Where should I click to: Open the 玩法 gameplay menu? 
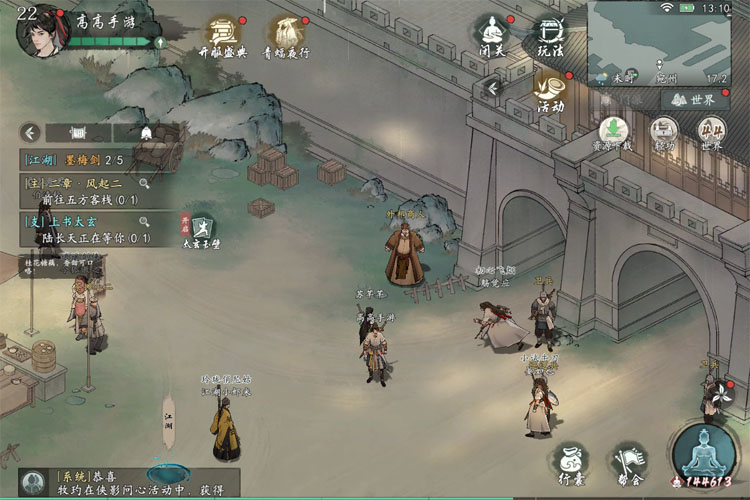tap(551, 35)
